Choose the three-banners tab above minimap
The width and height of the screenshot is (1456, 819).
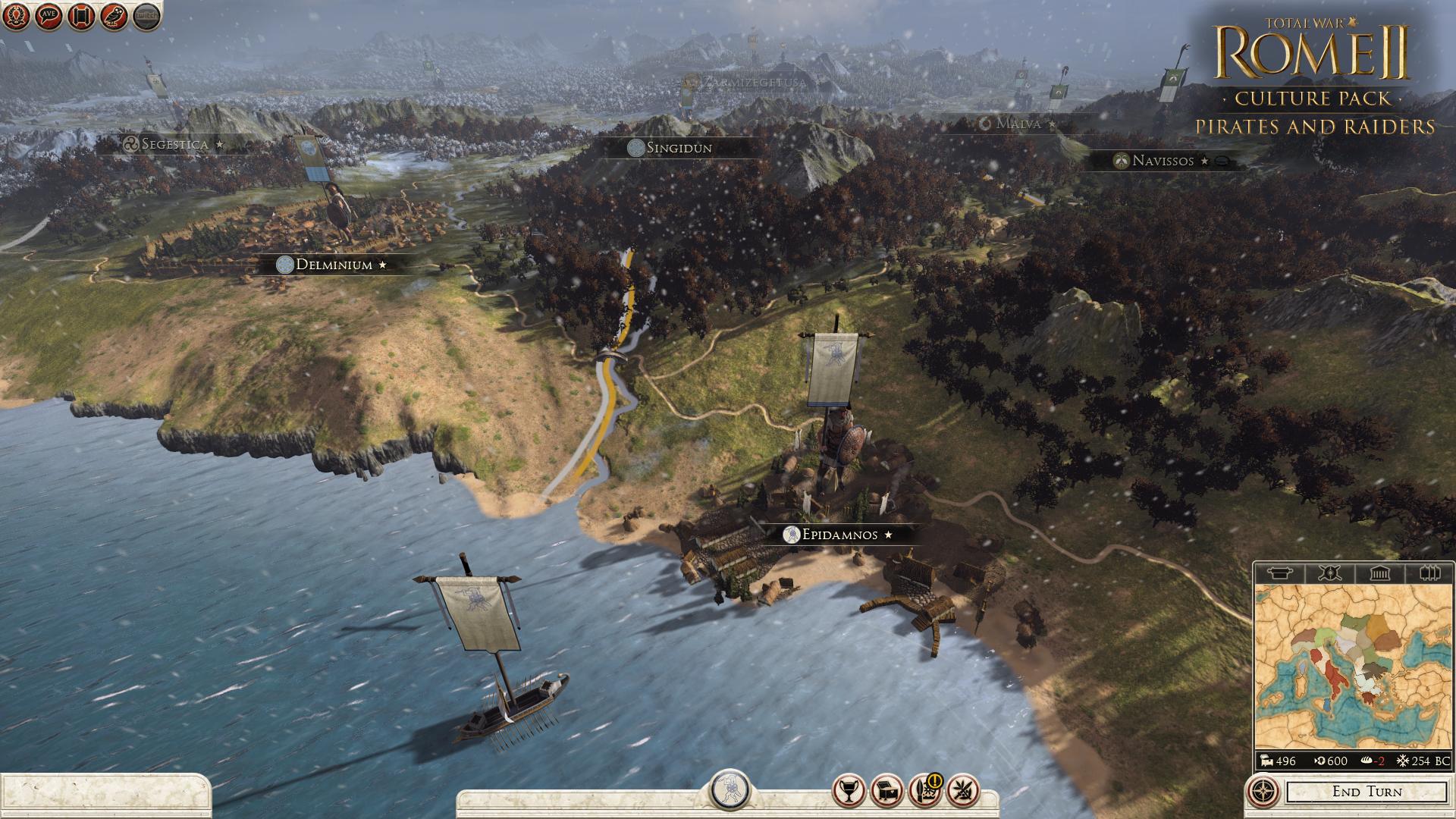coord(1429,573)
